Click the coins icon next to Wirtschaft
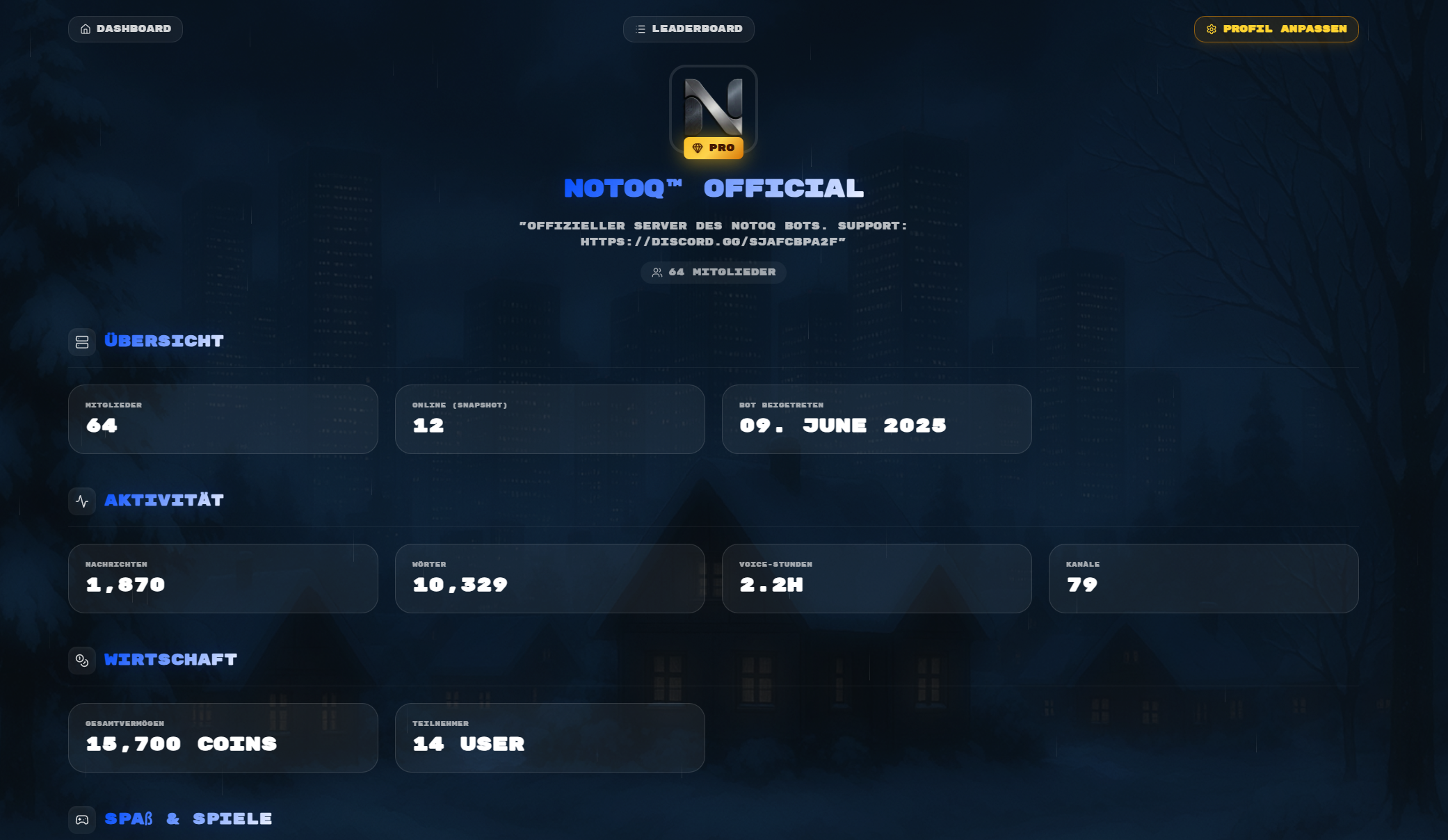 82,660
